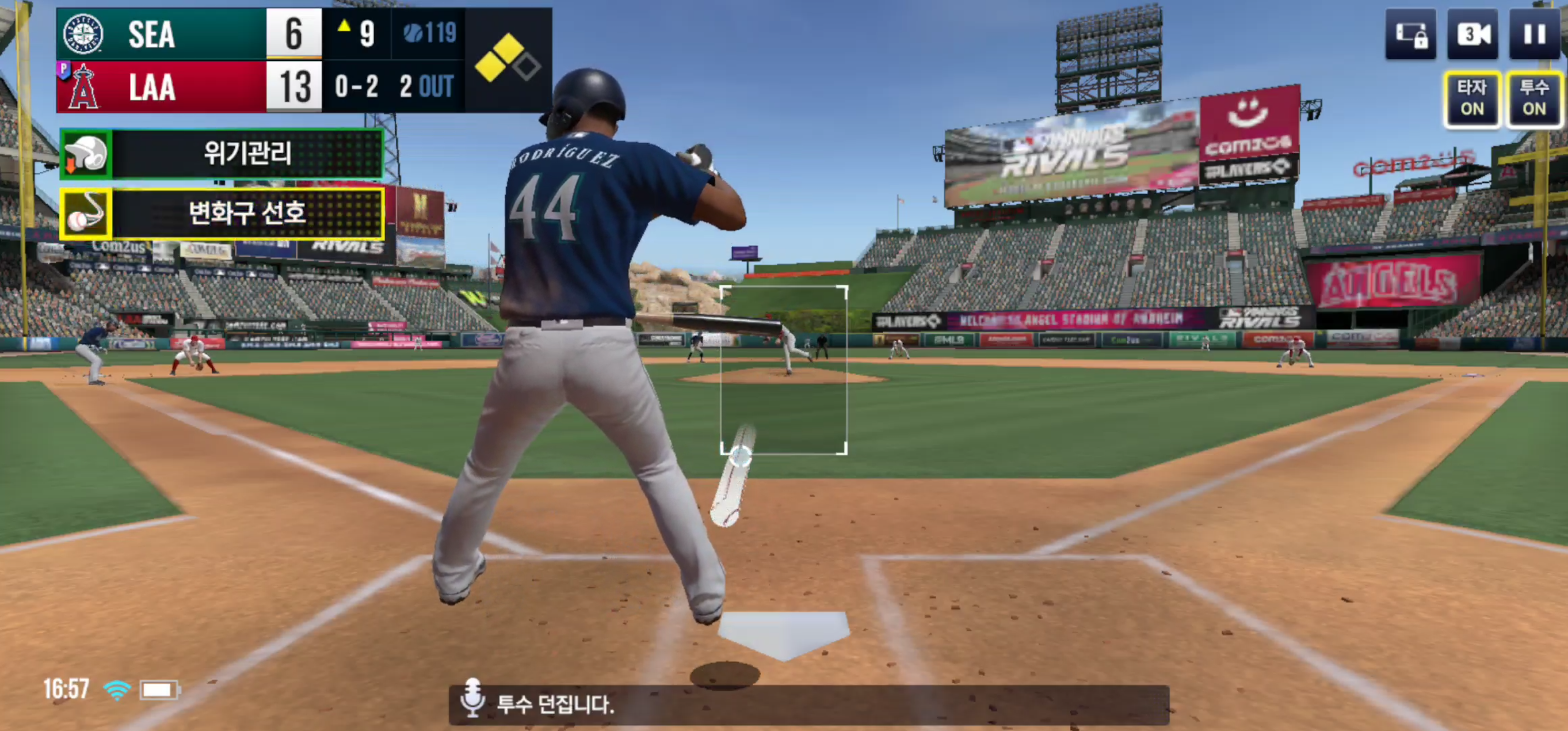Select the 위기관리 skill banner
Image resolution: width=1568 pixels, height=731 pixels.
pyautogui.click(x=222, y=153)
